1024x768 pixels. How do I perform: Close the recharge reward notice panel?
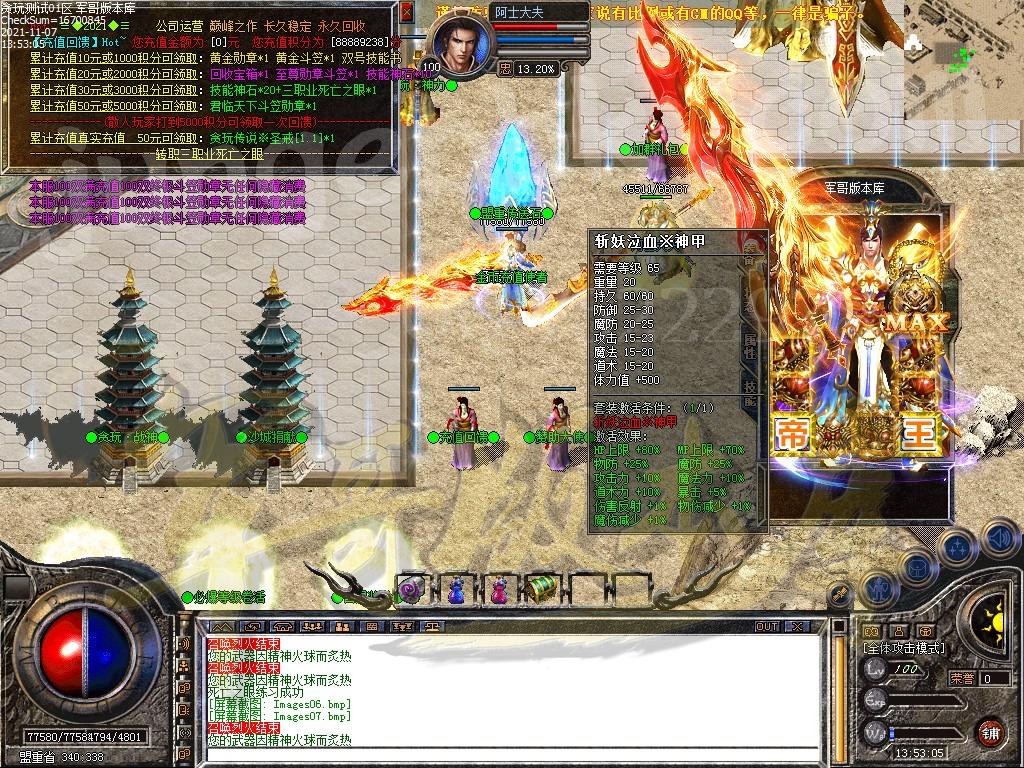click(406, 12)
